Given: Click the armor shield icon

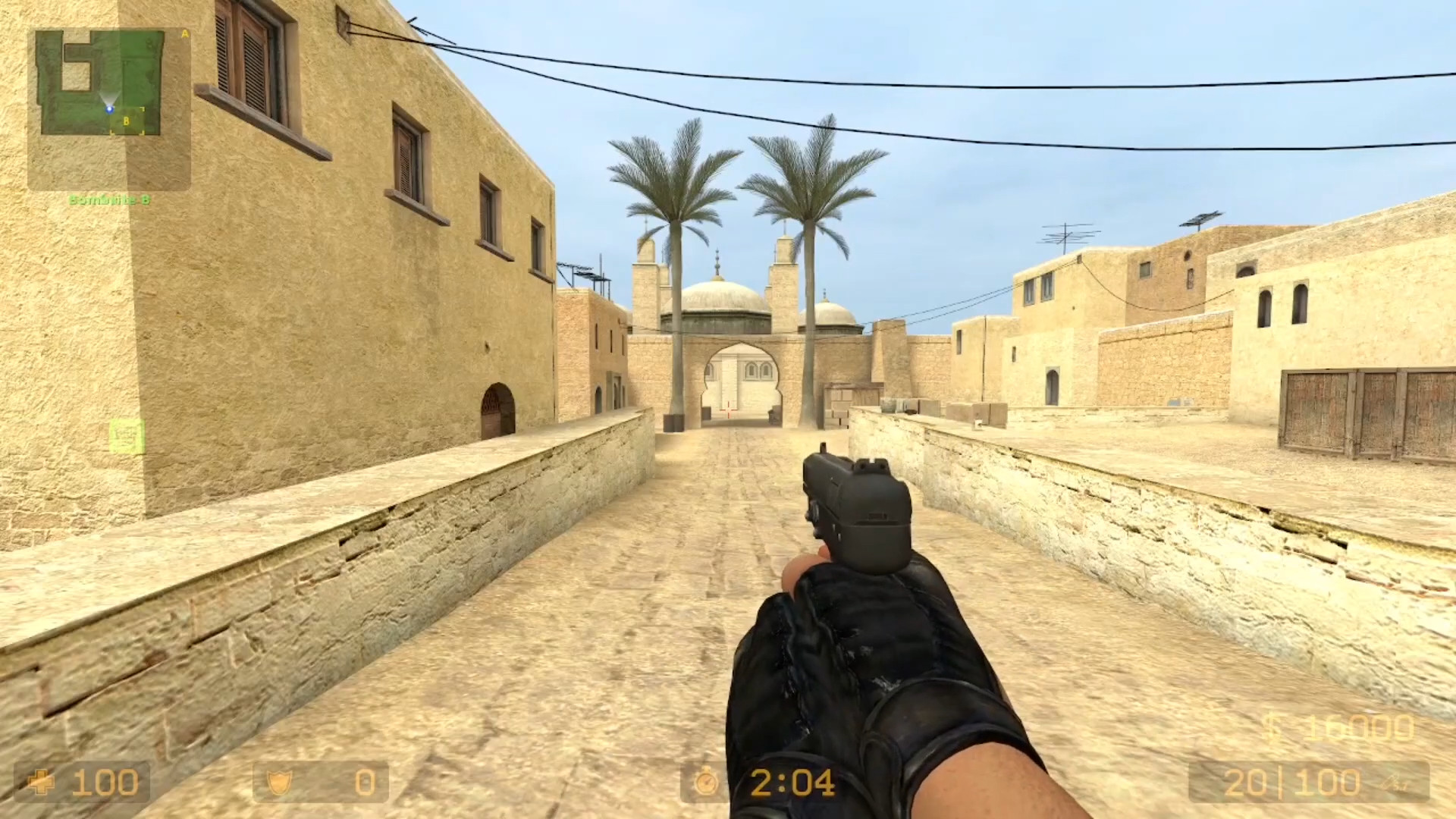Looking at the screenshot, I should tap(279, 781).
